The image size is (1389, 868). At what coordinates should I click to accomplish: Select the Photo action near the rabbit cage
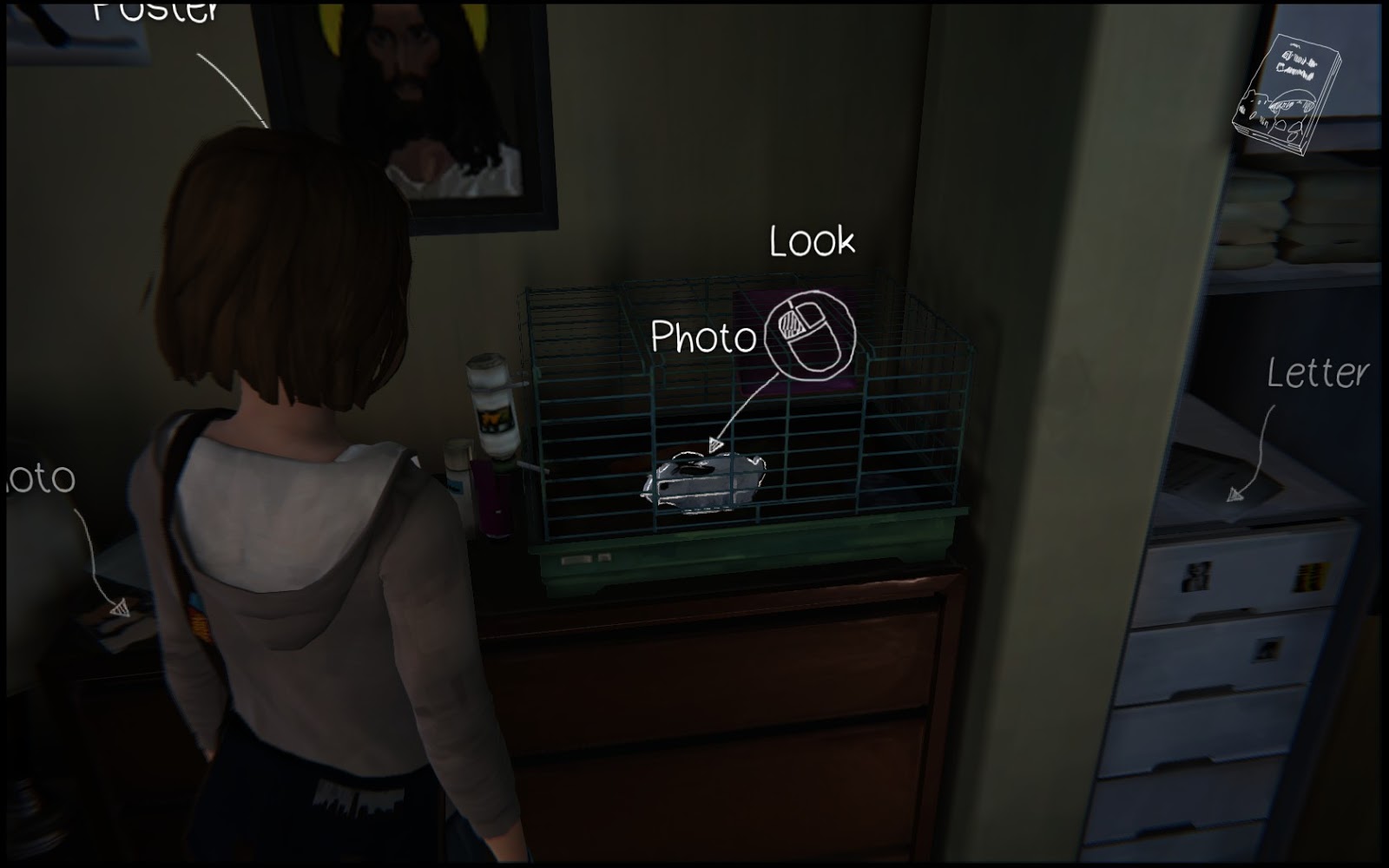[704, 337]
